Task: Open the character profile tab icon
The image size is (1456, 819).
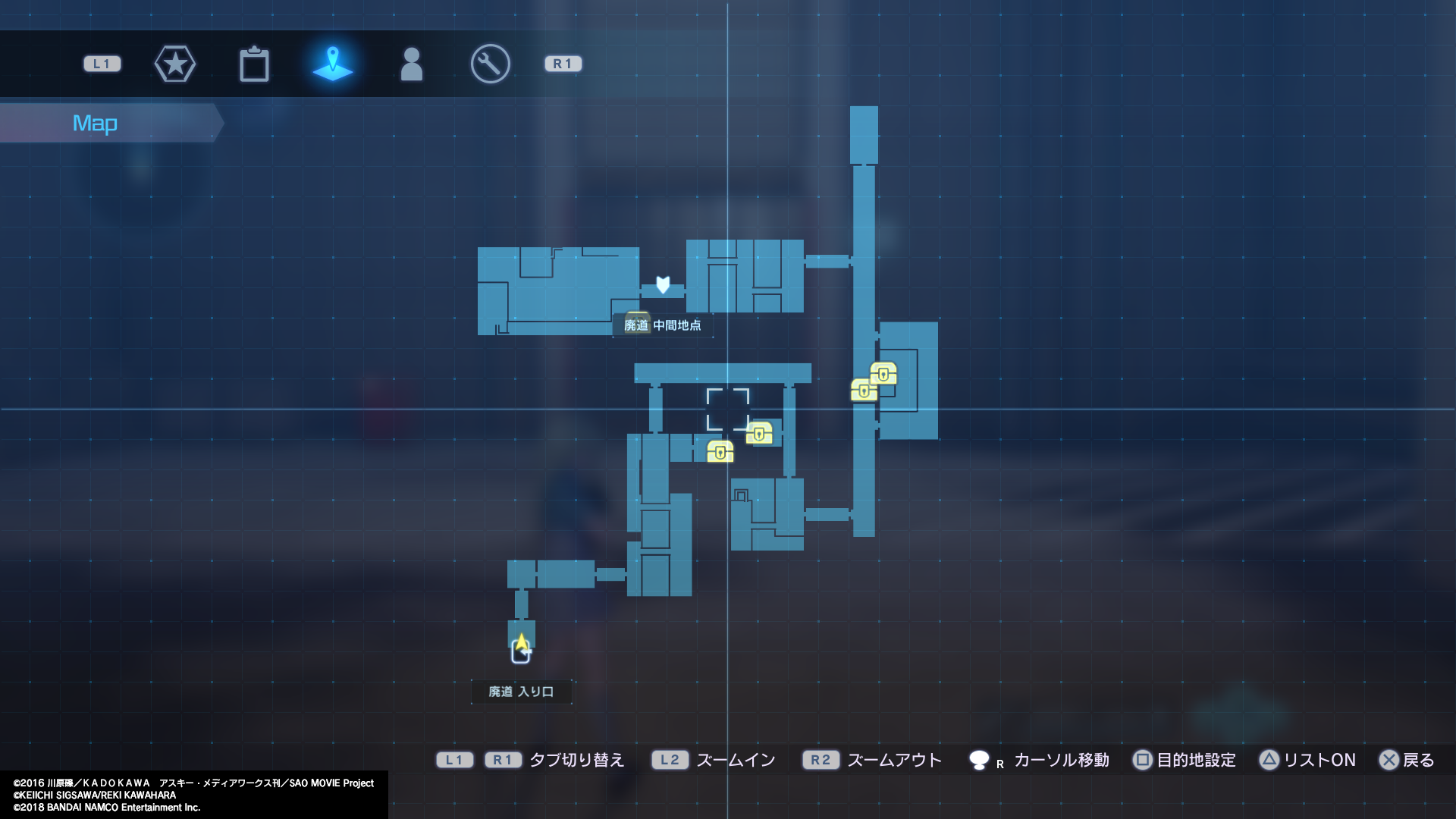Action: pos(410,64)
